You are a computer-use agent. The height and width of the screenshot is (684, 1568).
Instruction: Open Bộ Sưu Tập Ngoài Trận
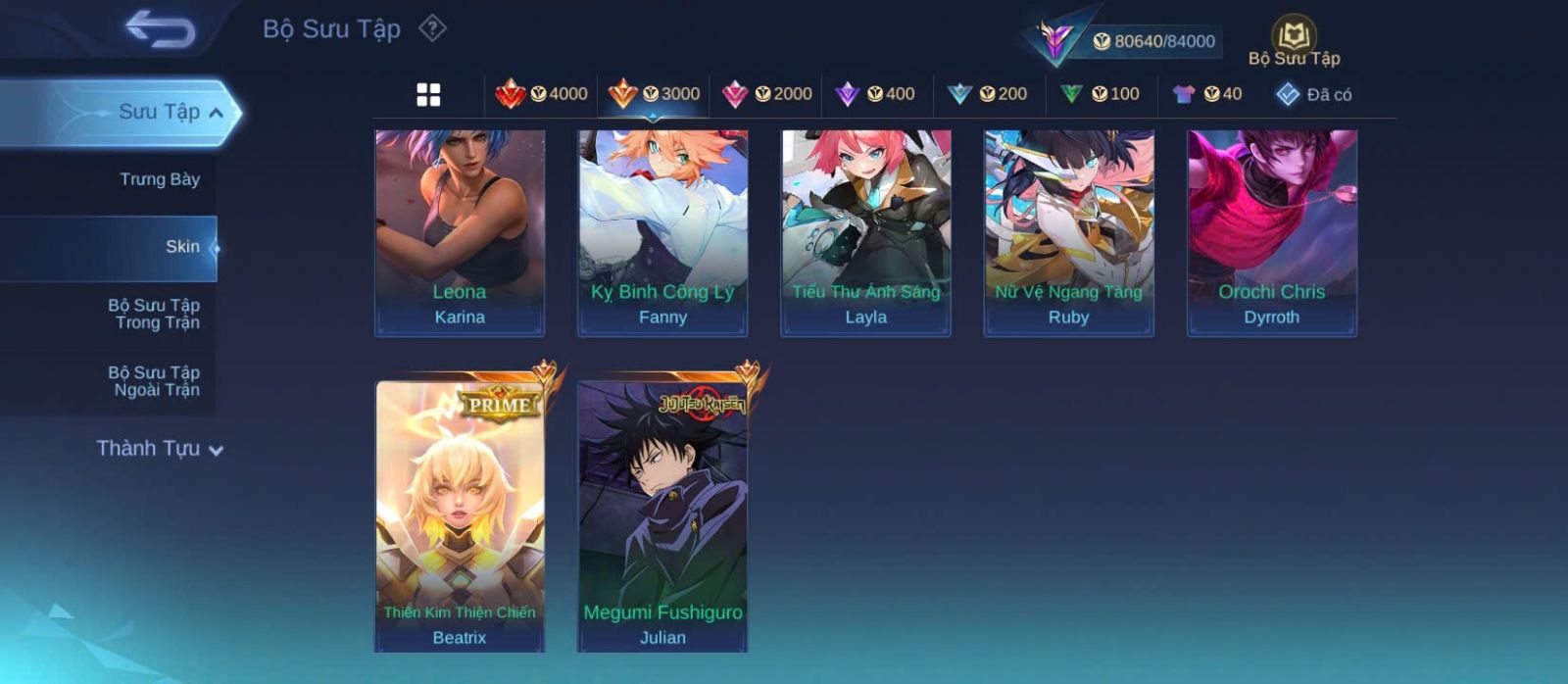[x=154, y=381]
